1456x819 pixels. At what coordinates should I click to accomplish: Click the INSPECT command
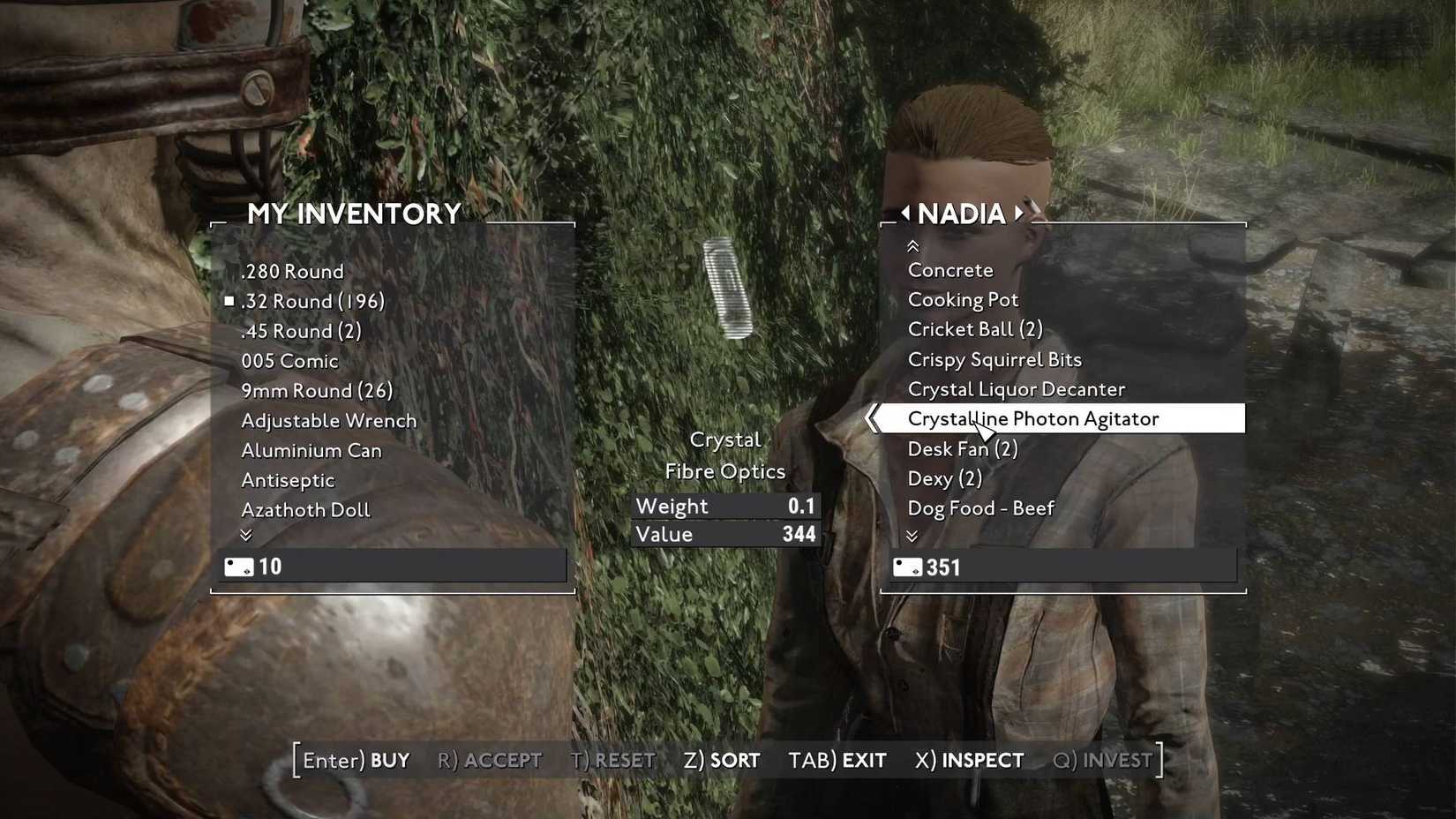coord(968,759)
